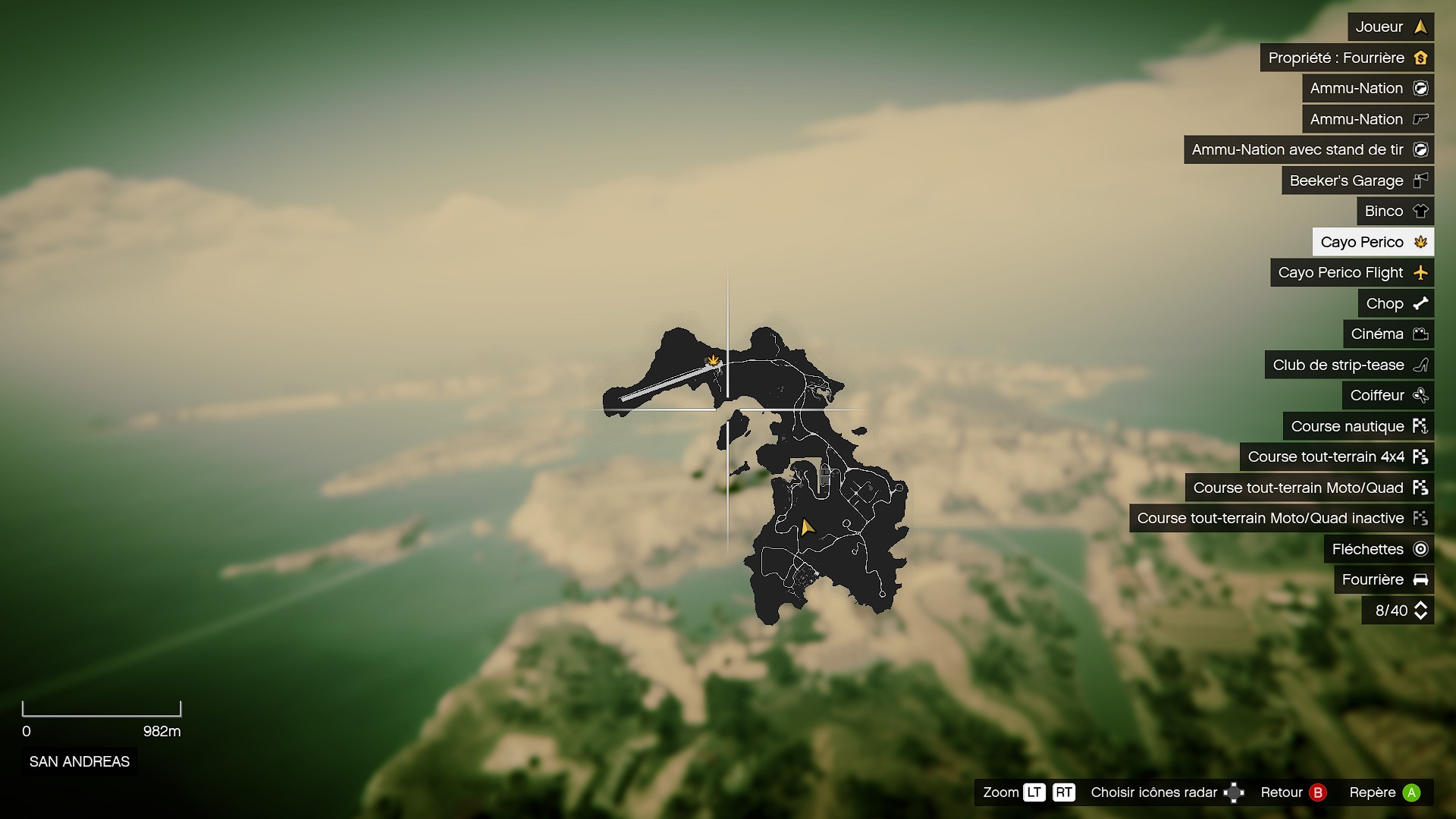Pick Beeker's Garage legend entry
The width and height of the screenshot is (1456, 819).
click(1357, 180)
